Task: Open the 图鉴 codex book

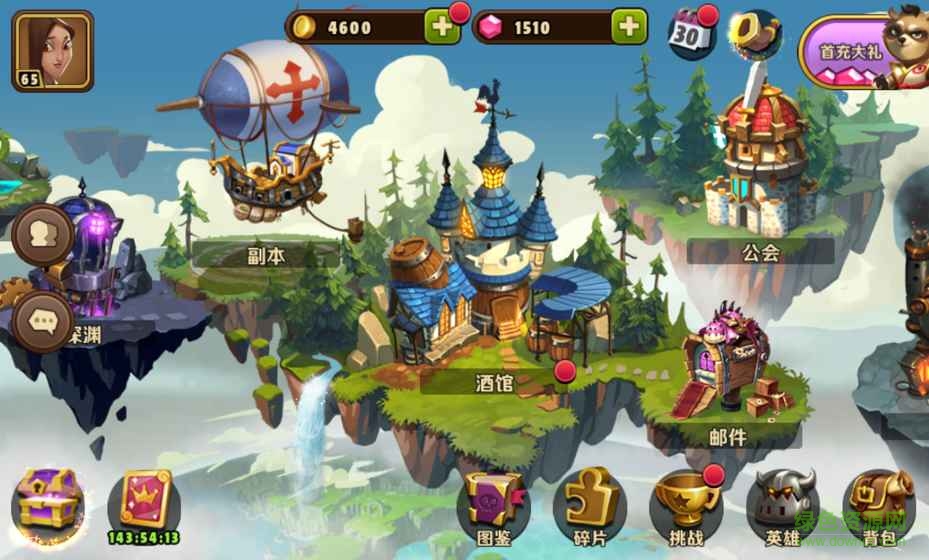Action: pos(494,505)
